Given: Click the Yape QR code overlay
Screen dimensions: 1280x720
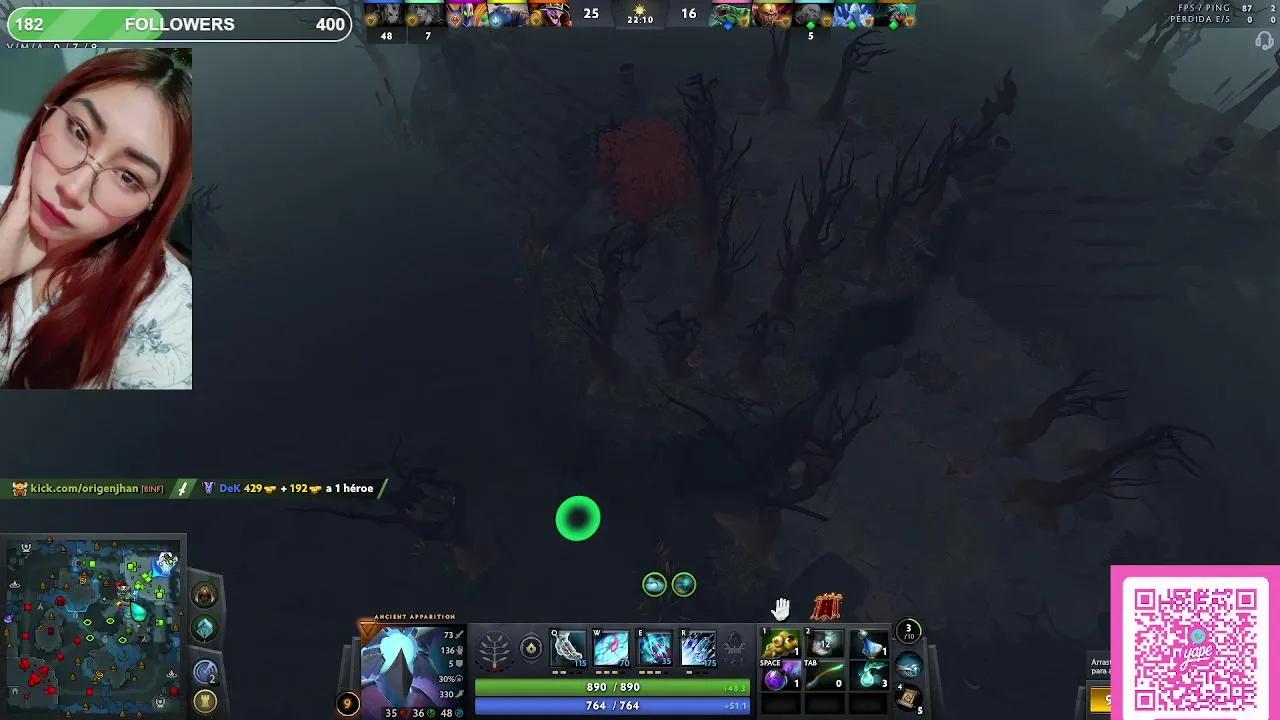Looking at the screenshot, I should tap(1195, 645).
